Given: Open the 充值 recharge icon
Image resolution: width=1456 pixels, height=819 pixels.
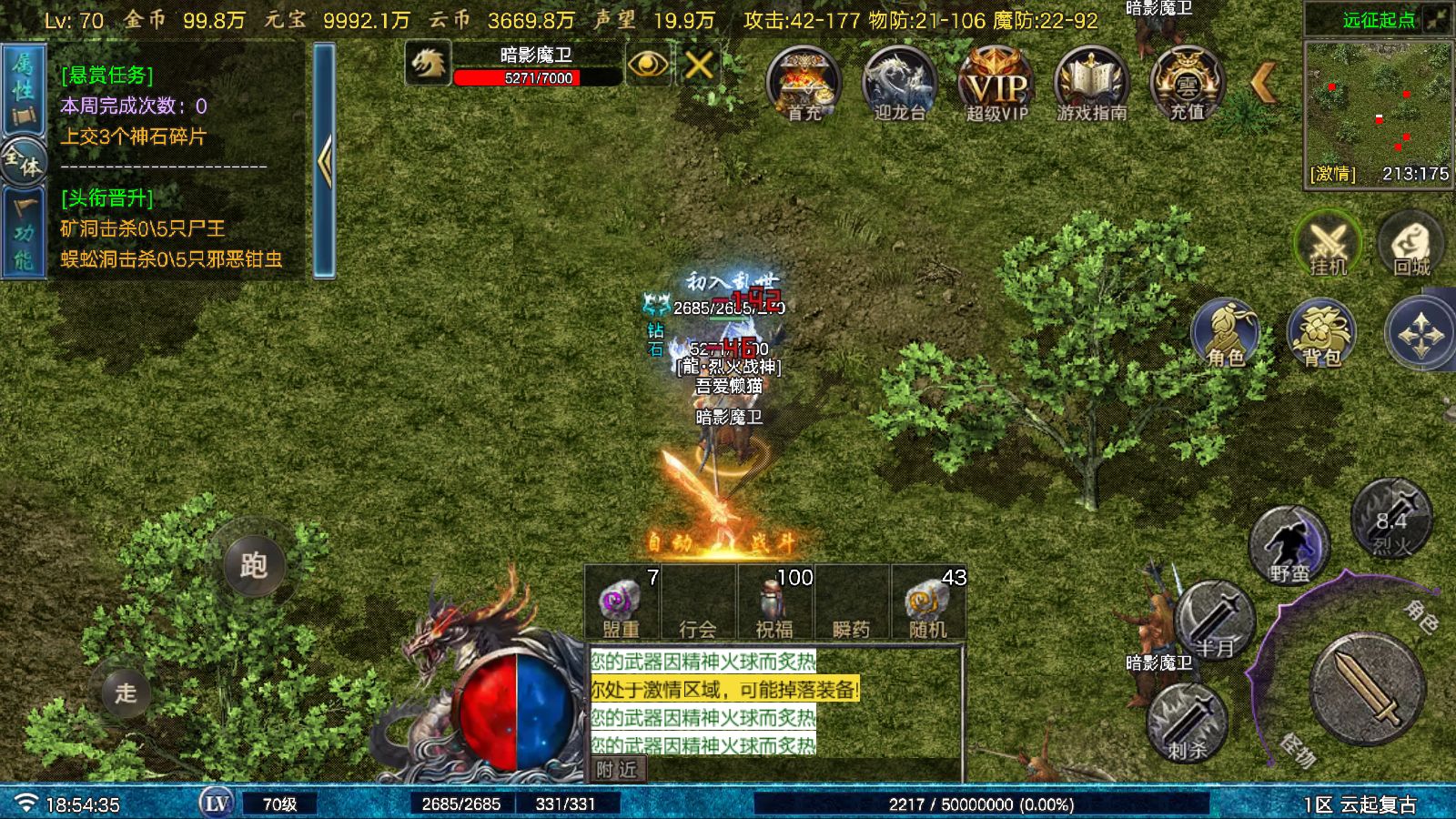Looking at the screenshot, I should 1187,83.
